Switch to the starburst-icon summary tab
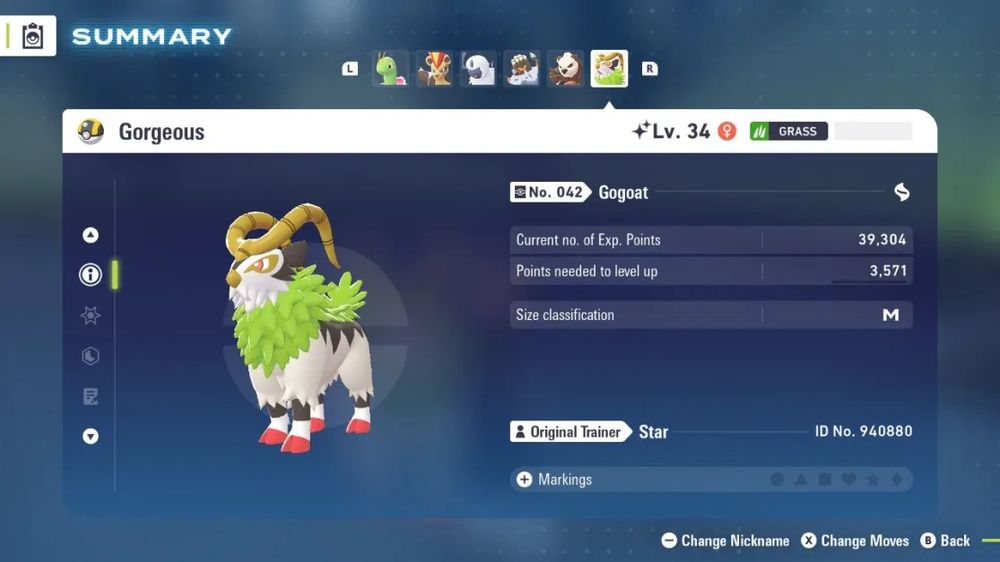1000x562 pixels. [91, 315]
